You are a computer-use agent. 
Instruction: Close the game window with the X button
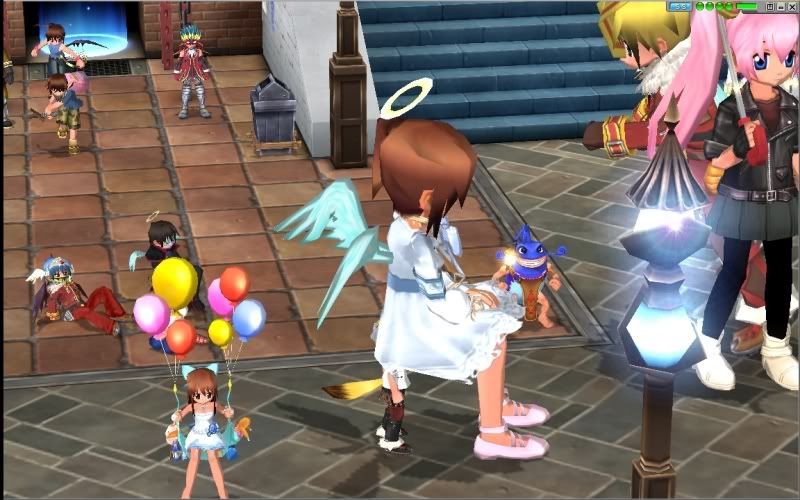792,7
